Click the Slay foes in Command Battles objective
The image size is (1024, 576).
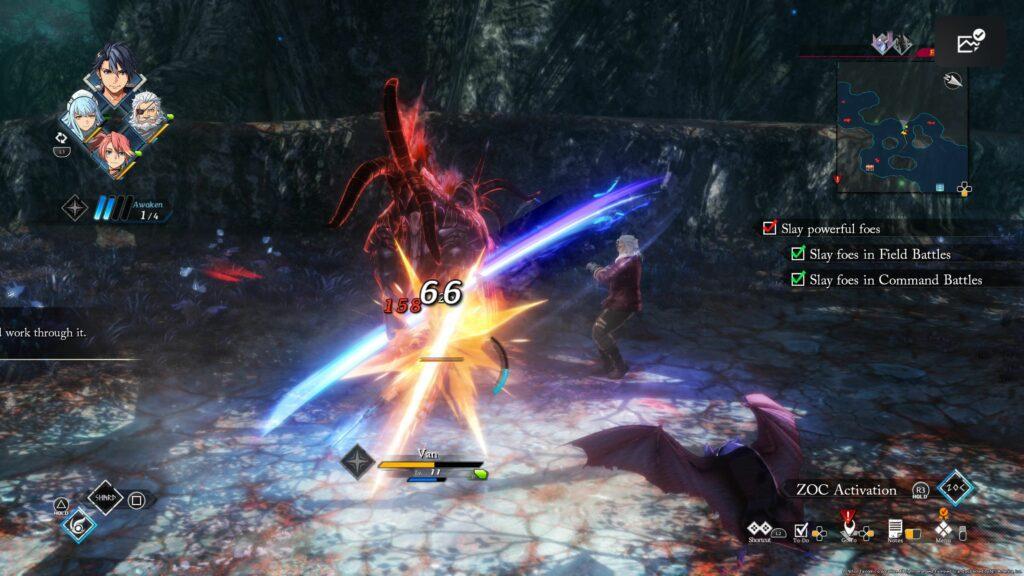798,279
